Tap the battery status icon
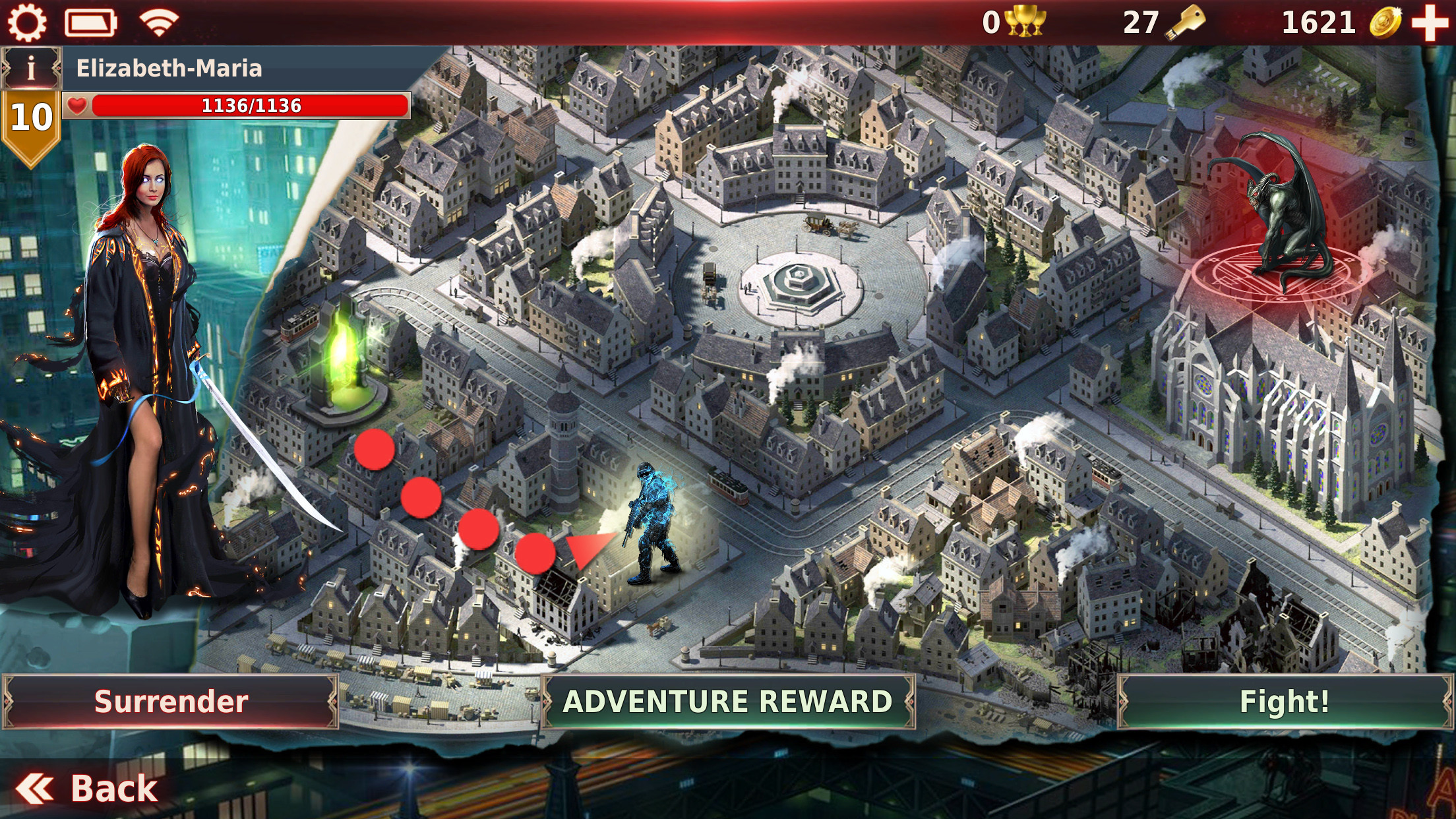The height and width of the screenshot is (819, 1456). tap(89, 23)
